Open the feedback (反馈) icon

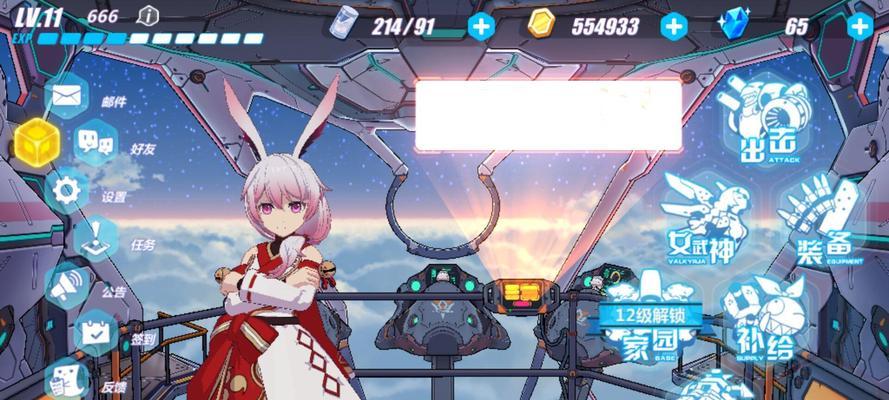pyautogui.click(x=66, y=378)
